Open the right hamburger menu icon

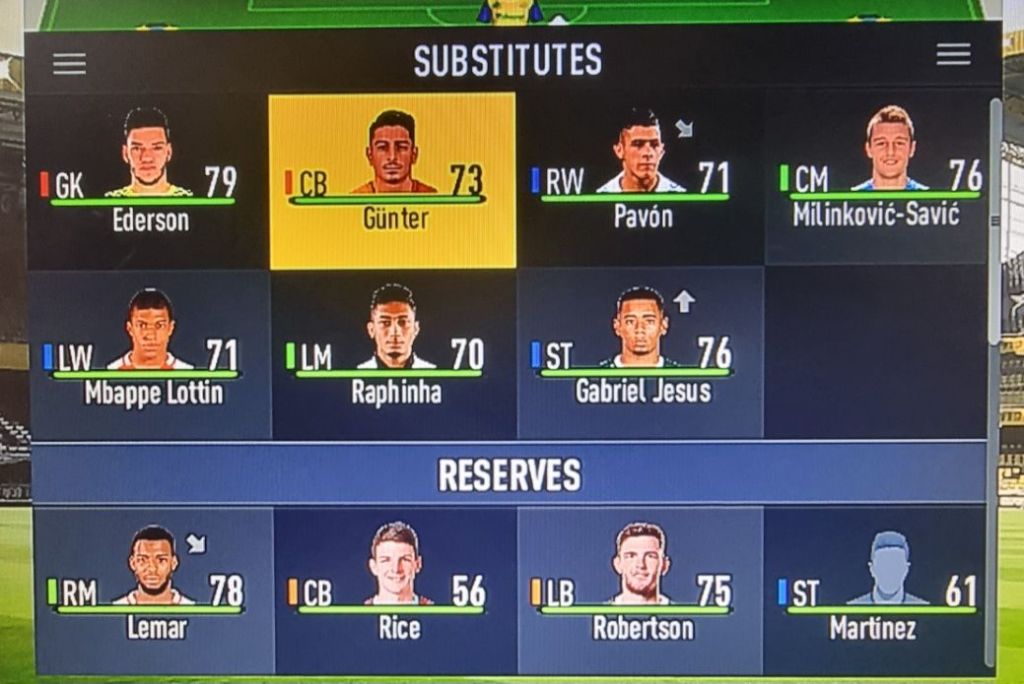tap(953, 55)
